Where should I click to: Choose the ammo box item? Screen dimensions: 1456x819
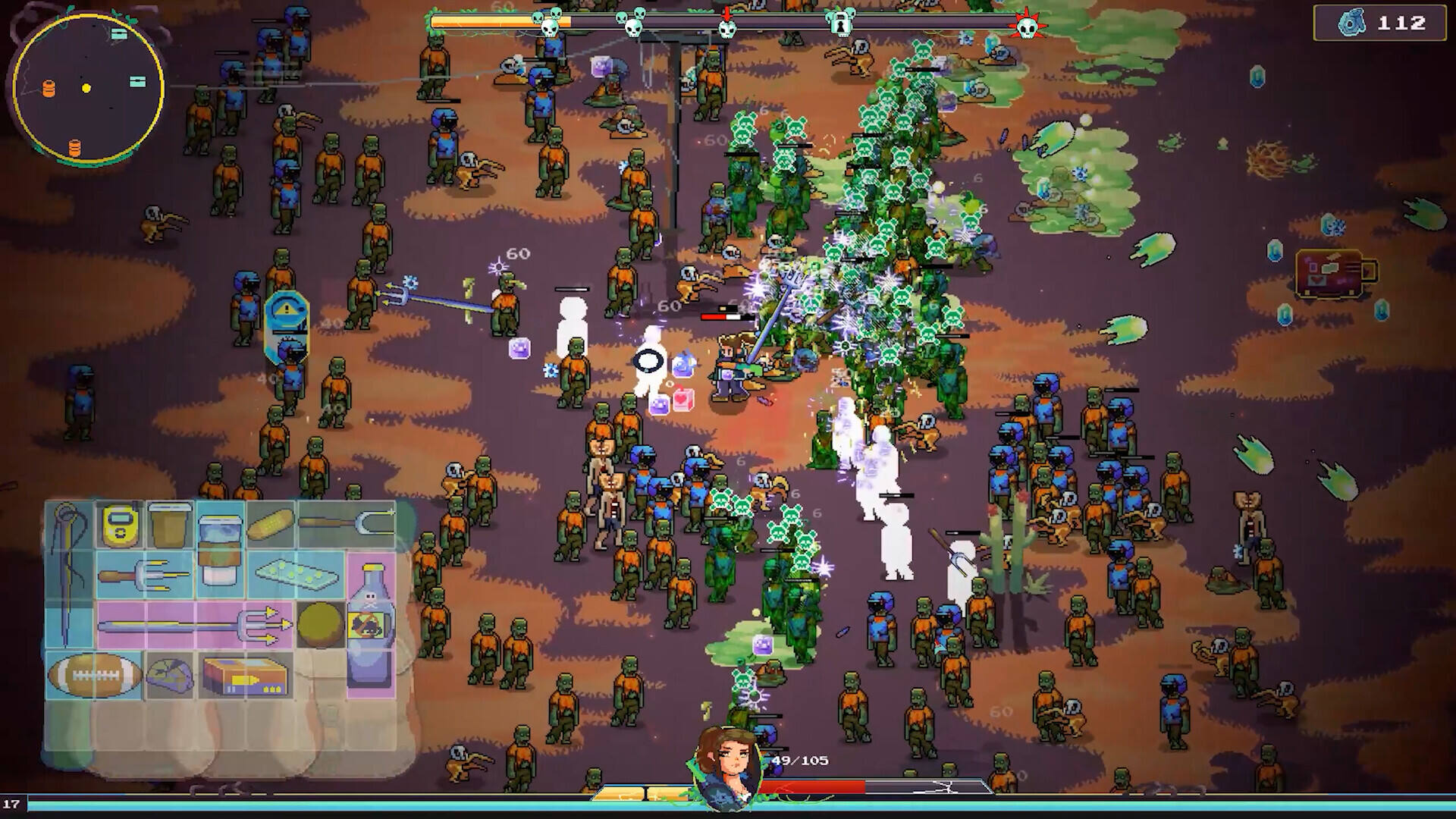(245, 675)
